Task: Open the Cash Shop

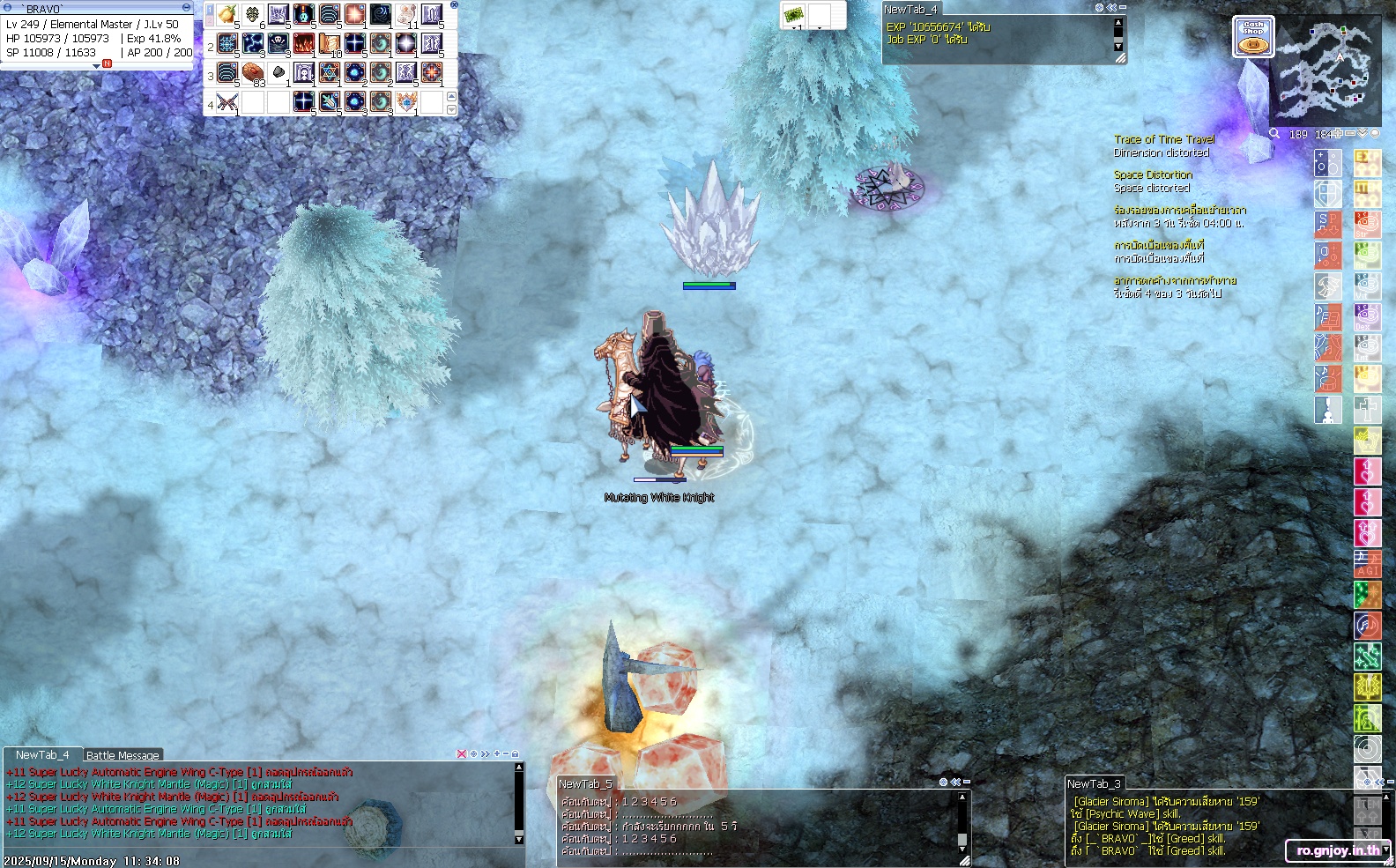Action: coord(1252,38)
